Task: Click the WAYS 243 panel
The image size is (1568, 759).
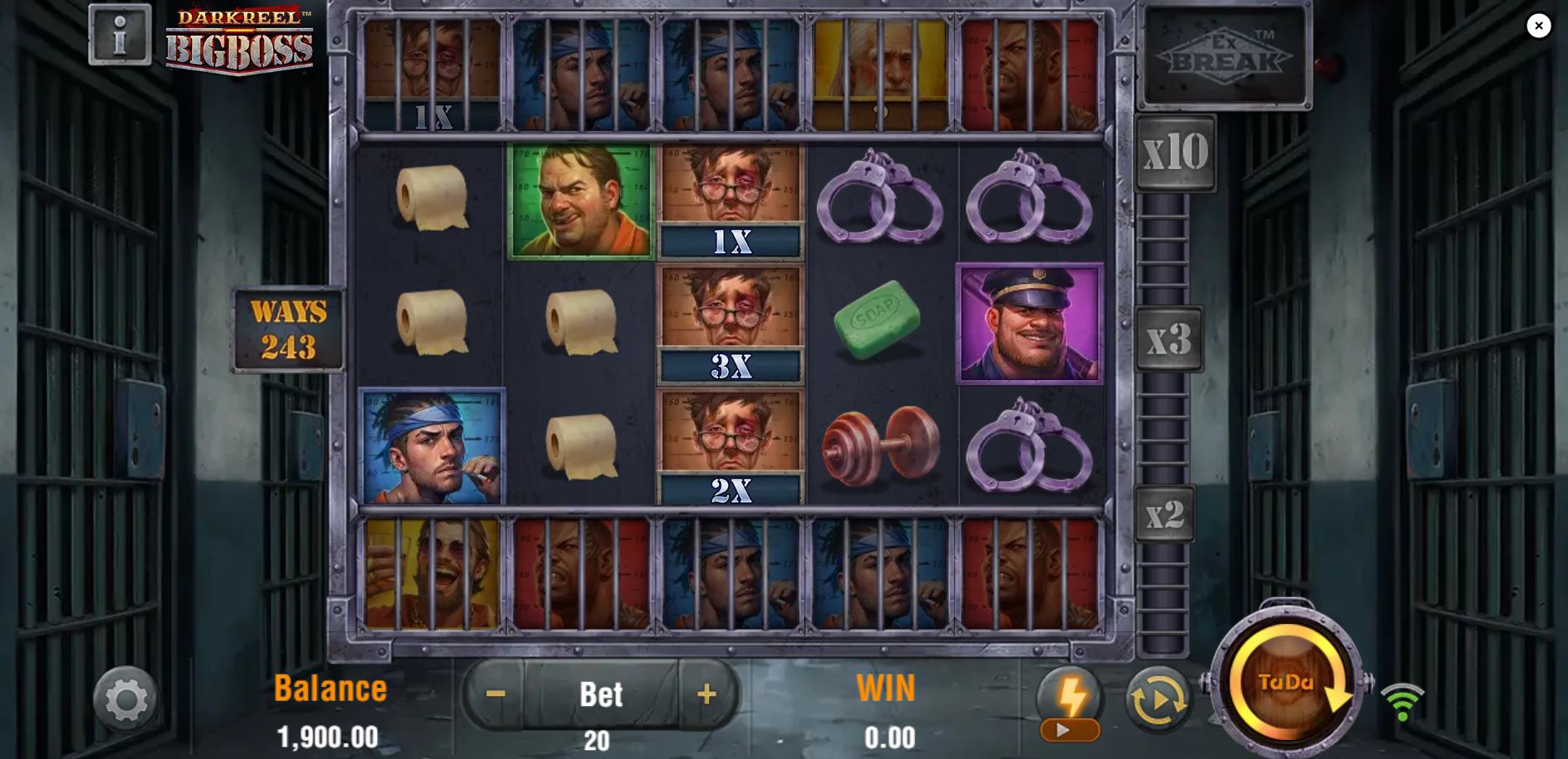Action: [x=287, y=329]
